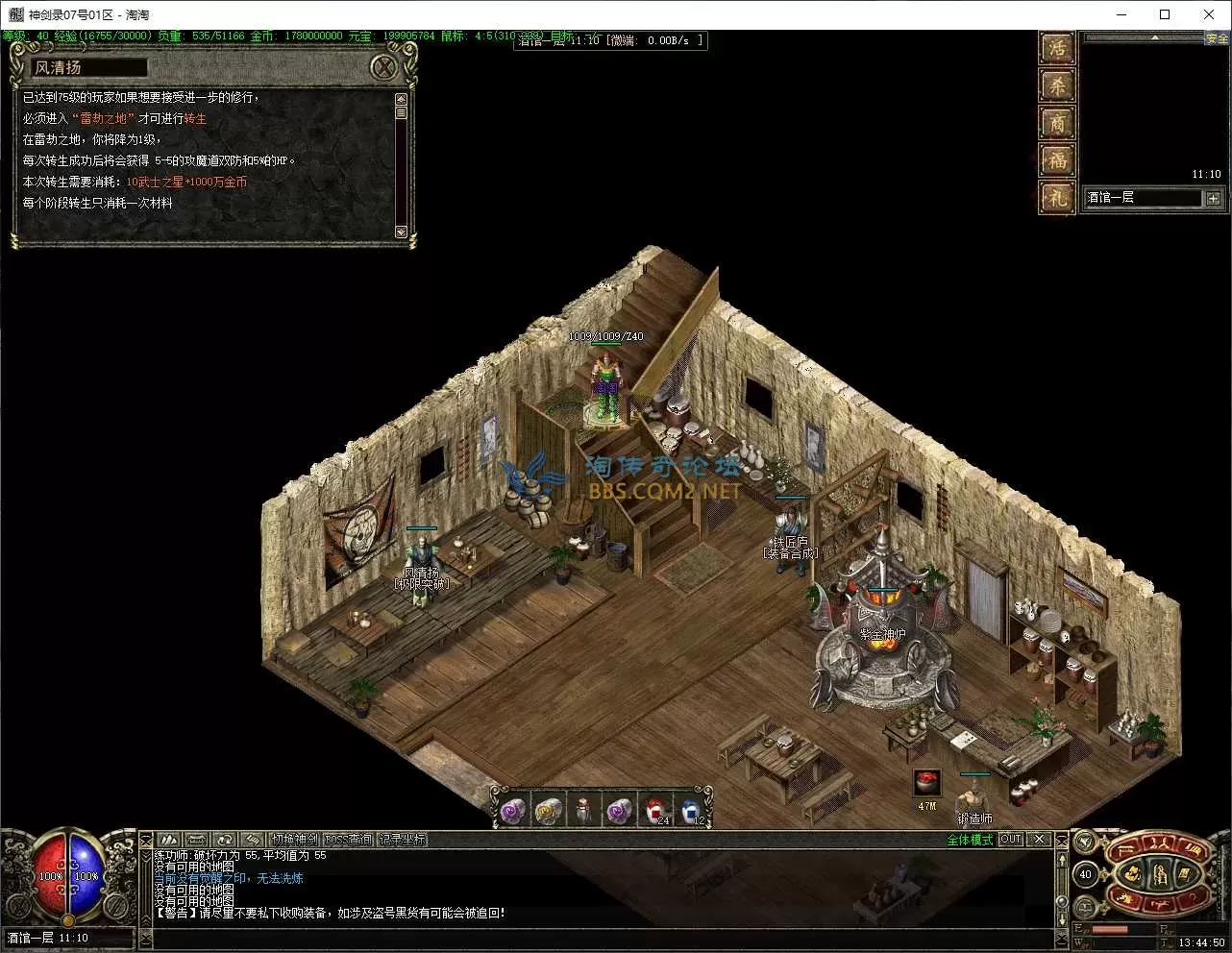Click the 切换神剑 button

point(294,840)
